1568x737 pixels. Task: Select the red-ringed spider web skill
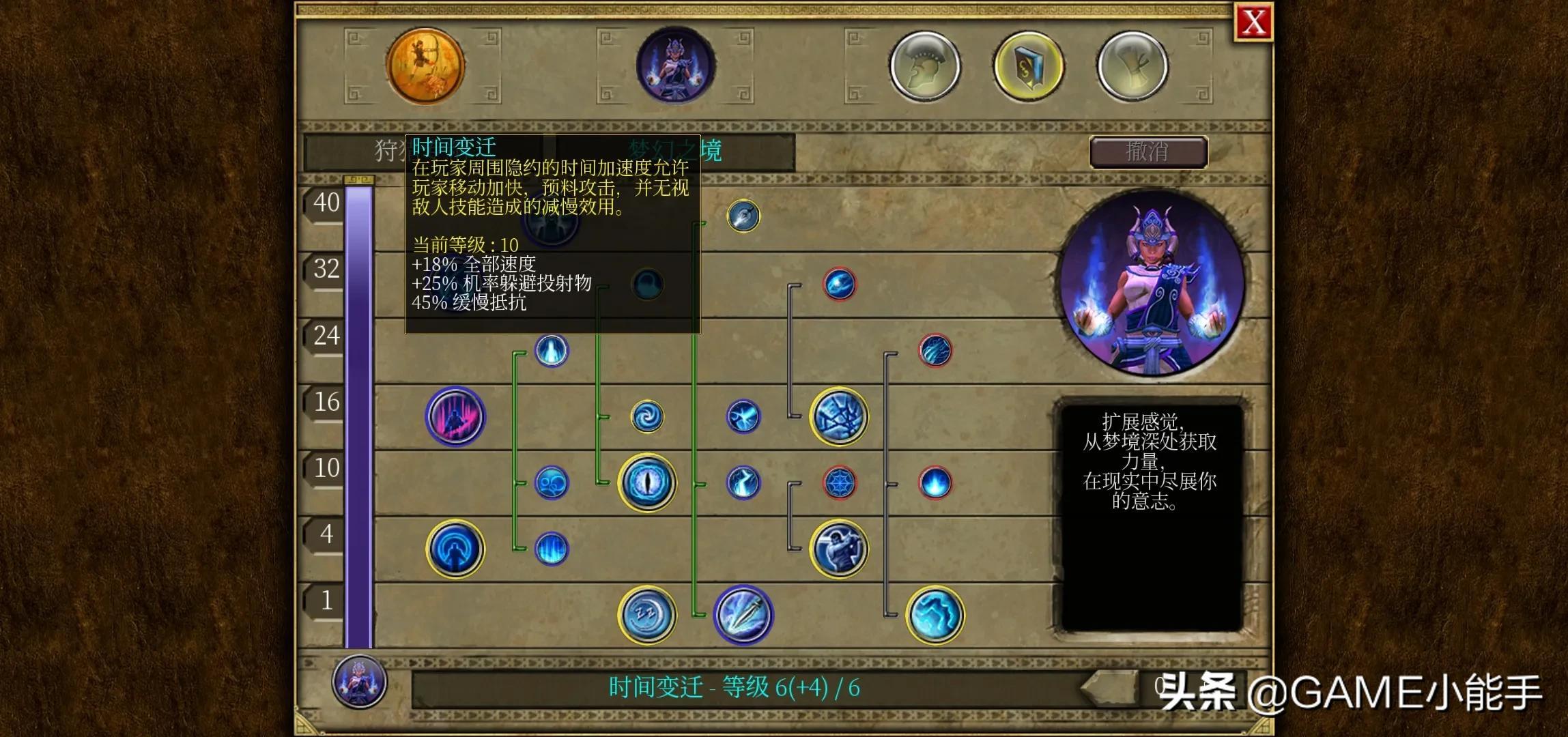(839, 482)
